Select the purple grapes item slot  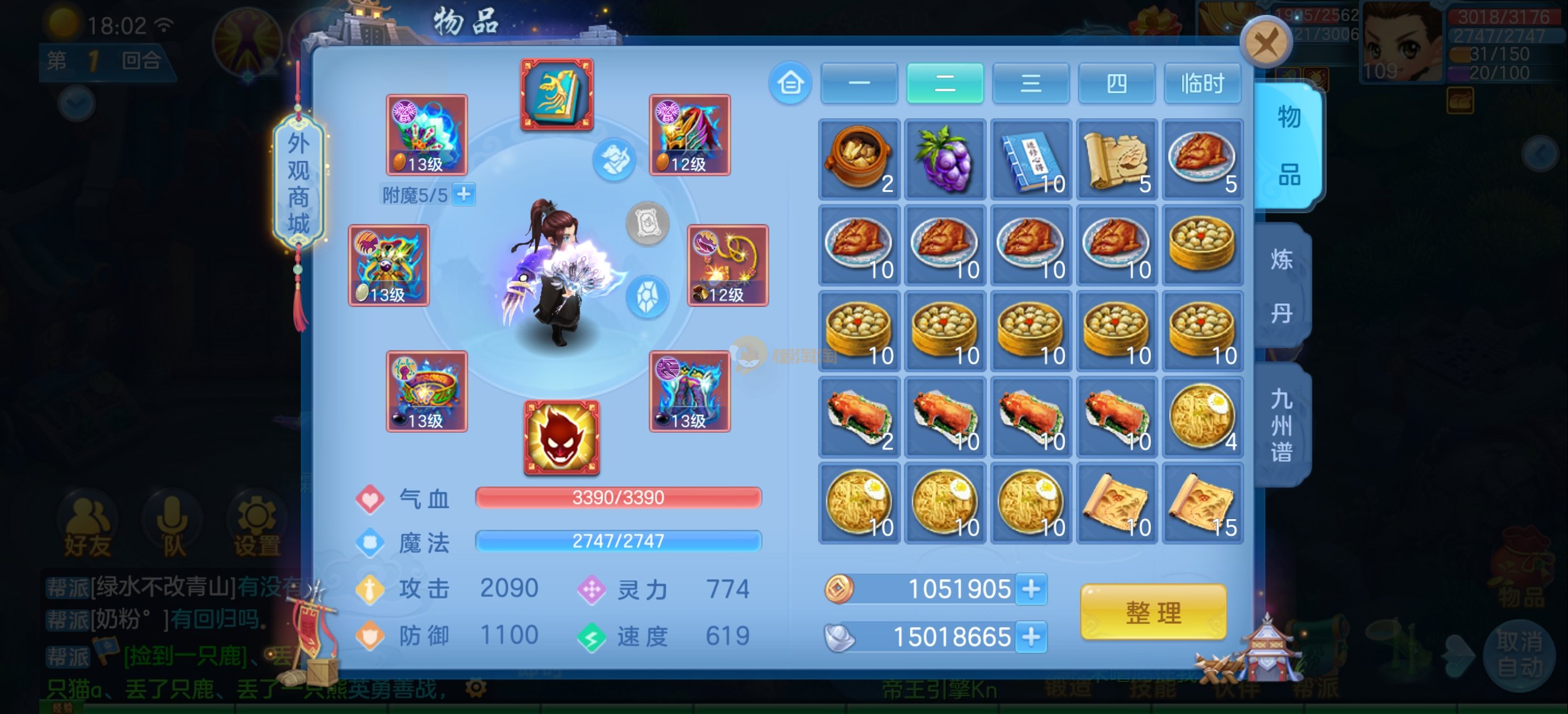coord(945,160)
